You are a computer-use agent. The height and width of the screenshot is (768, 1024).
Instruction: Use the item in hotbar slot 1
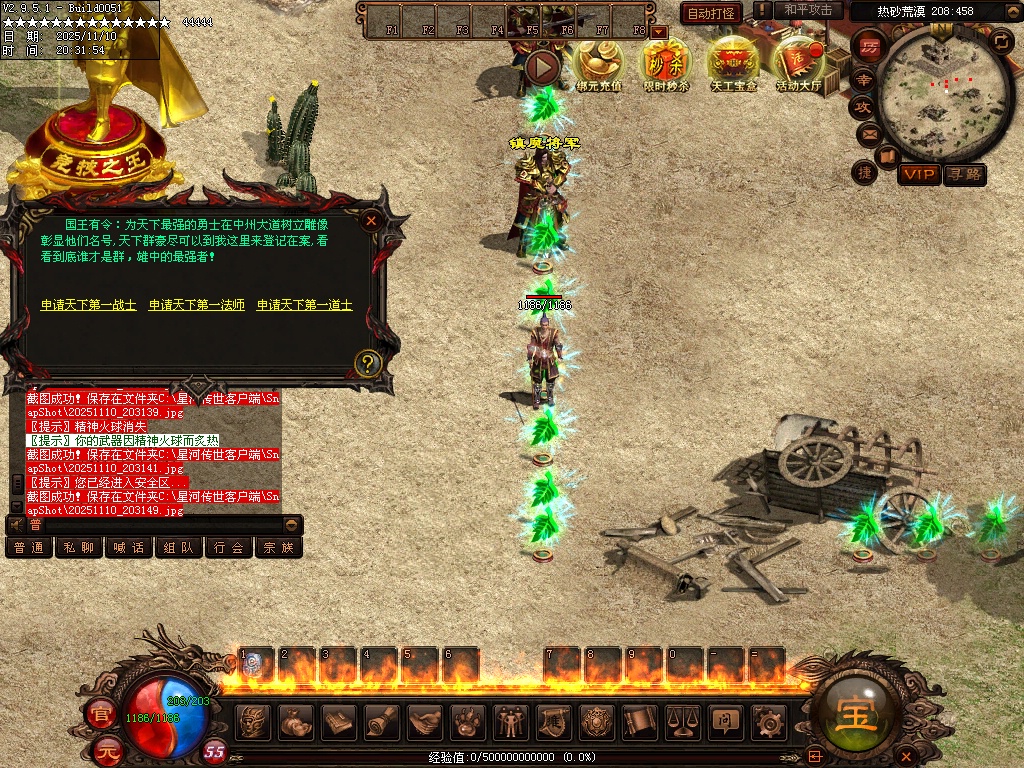256,664
